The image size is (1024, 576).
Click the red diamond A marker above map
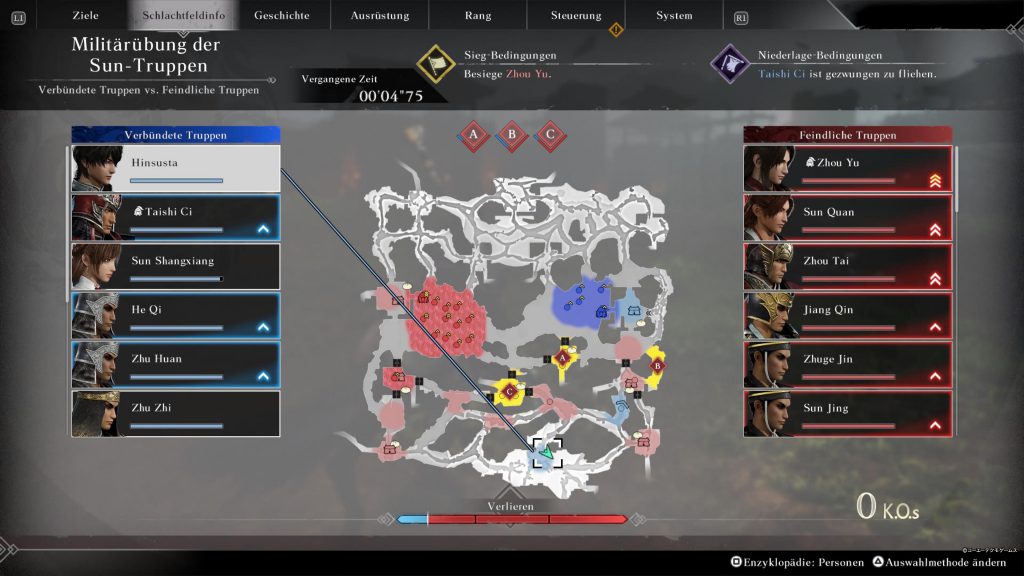click(473, 135)
